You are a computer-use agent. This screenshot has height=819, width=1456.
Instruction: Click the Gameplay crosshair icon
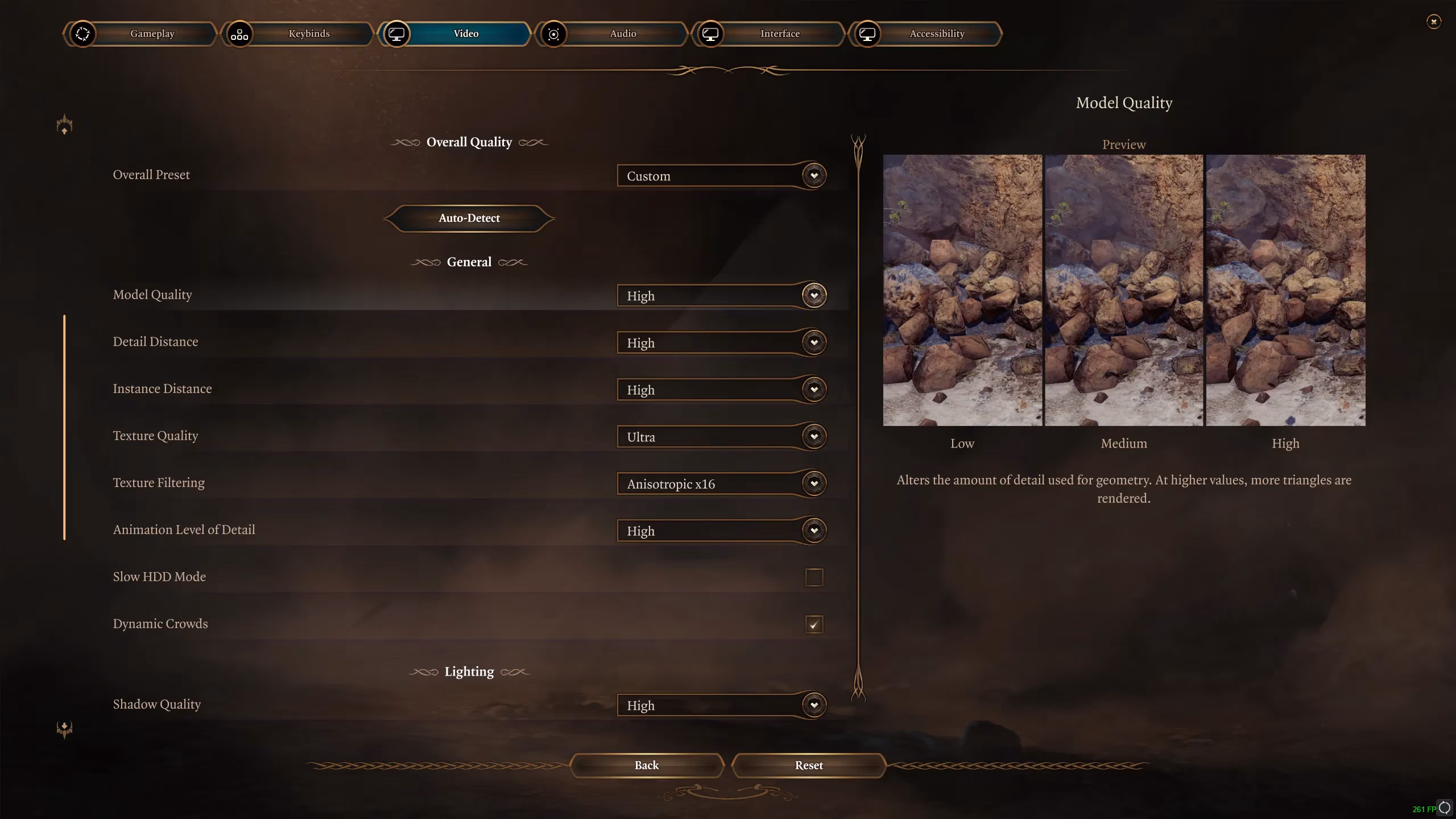pyautogui.click(x=83, y=34)
